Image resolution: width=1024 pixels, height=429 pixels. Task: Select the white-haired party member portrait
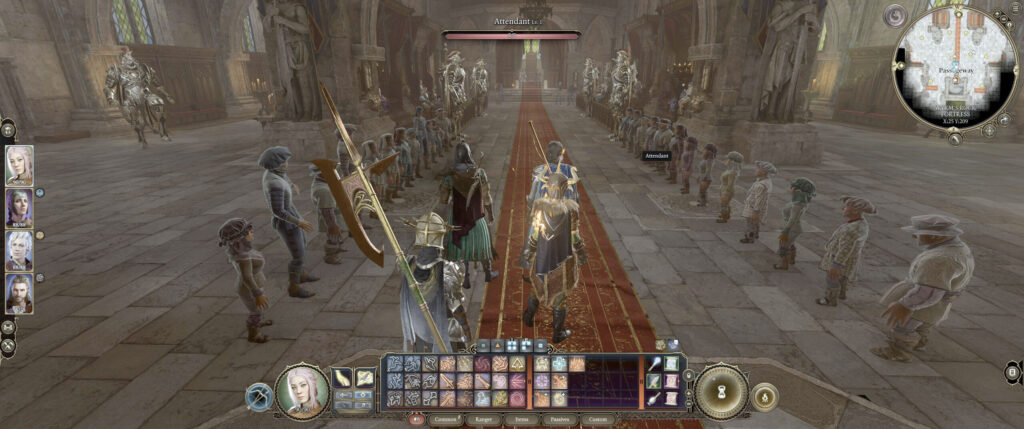coord(19,251)
